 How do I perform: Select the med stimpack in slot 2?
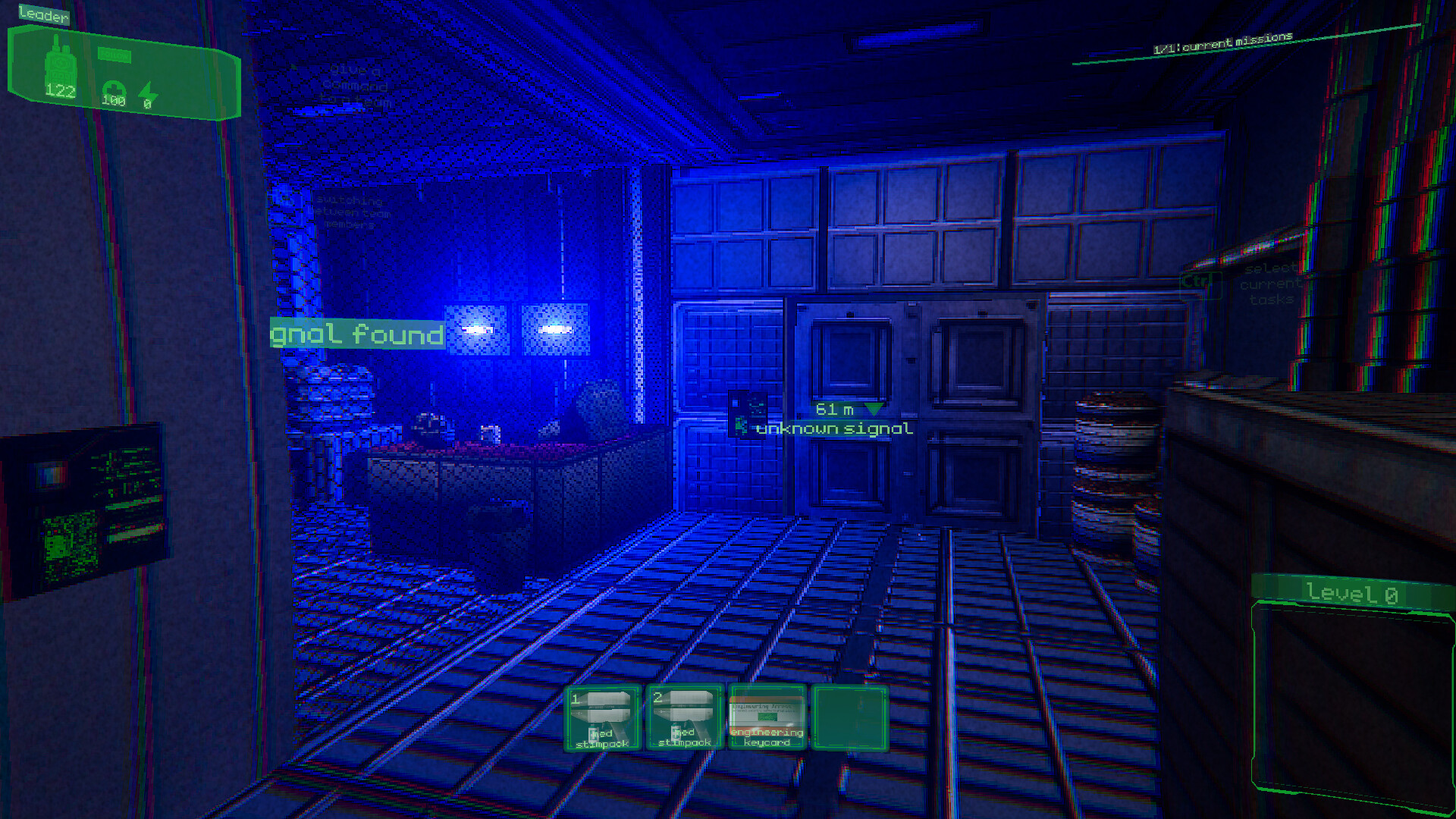point(684,719)
